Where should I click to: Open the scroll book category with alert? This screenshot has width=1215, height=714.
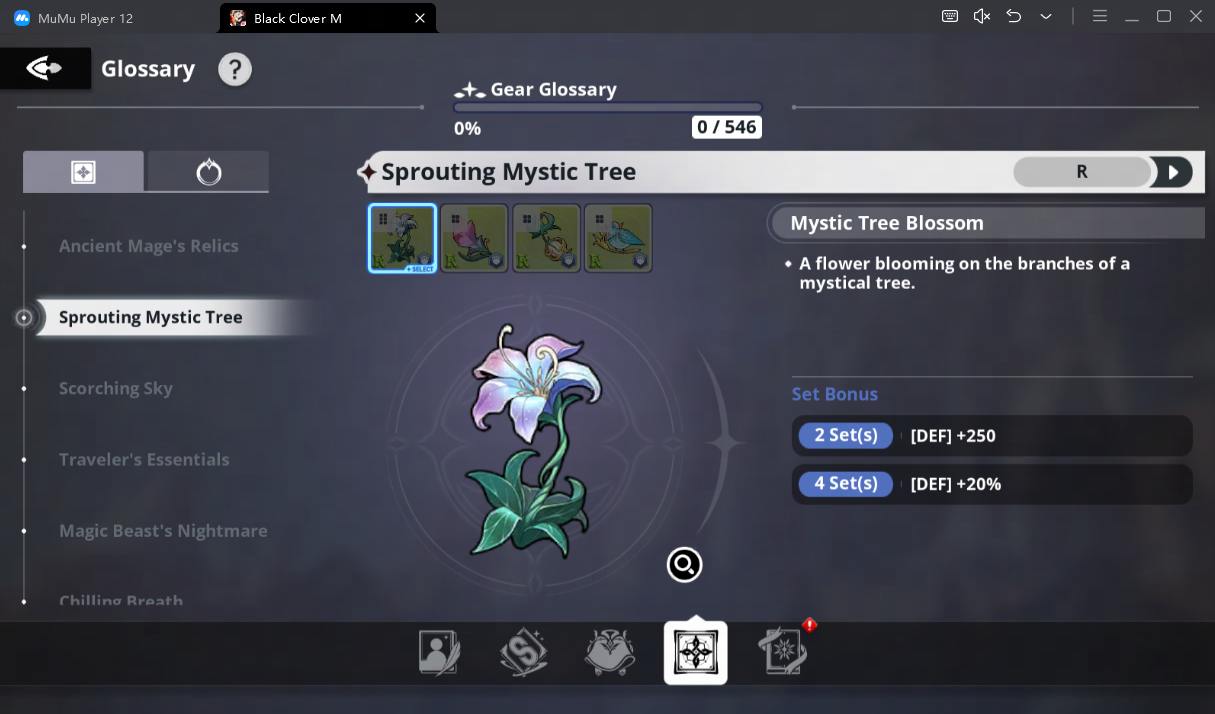coord(783,653)
